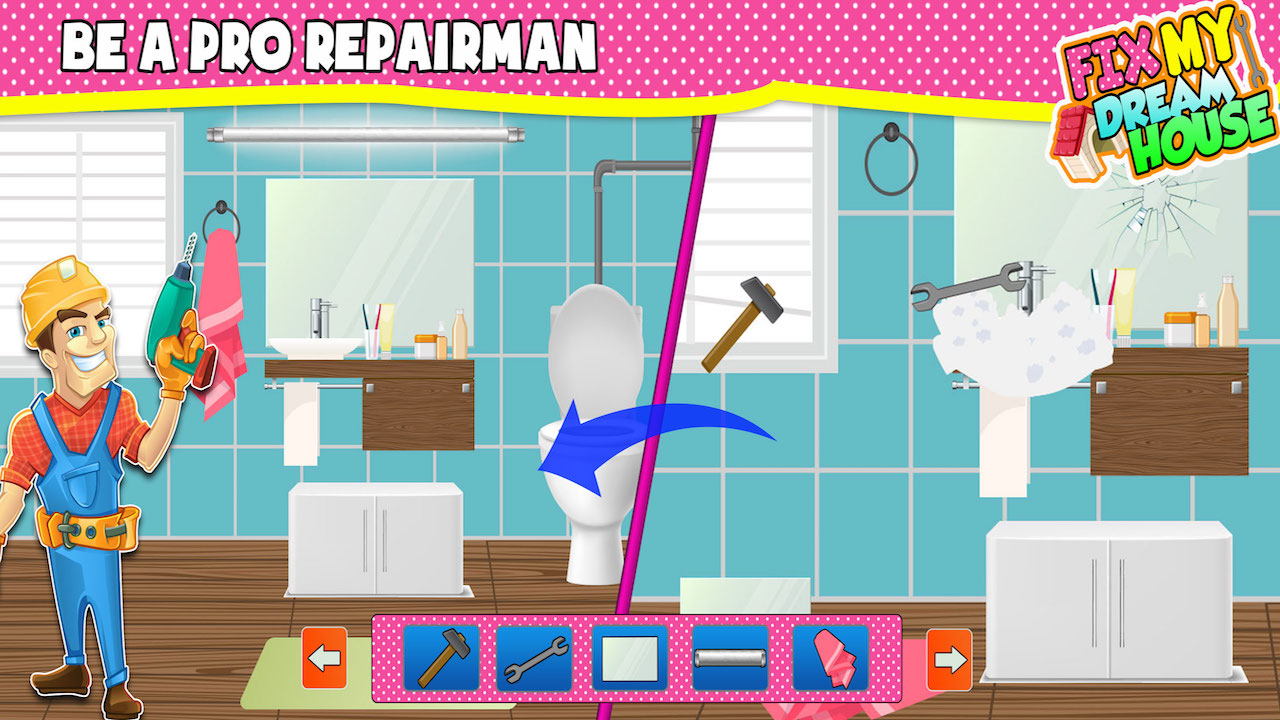The height and width of the screenshot is (720, 1280).
Task: Click the ceiling light tube fixture
Action: coord(365,133)
